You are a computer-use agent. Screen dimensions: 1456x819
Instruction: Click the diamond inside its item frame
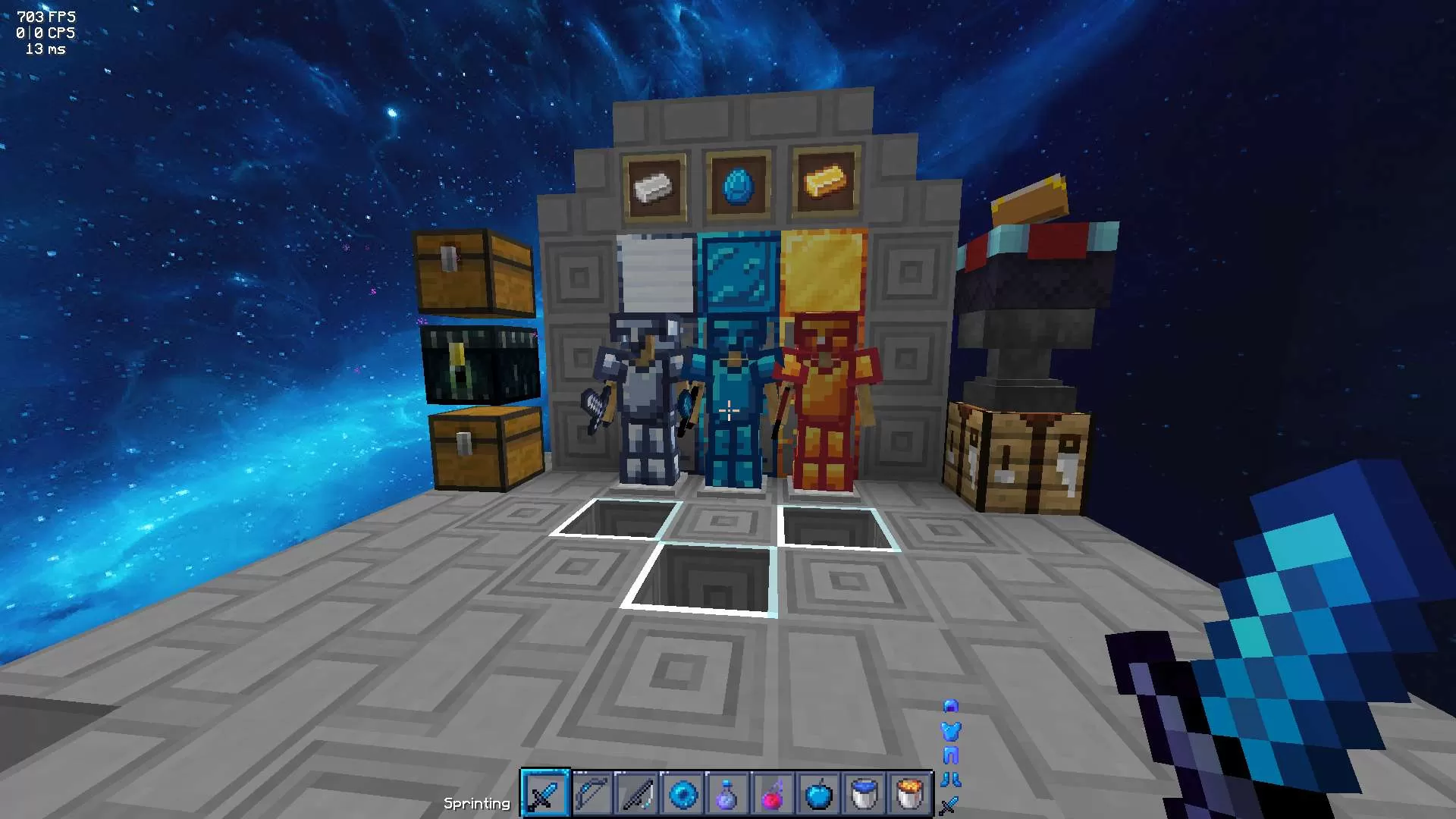pyautogui.click(x=736, y=184)
